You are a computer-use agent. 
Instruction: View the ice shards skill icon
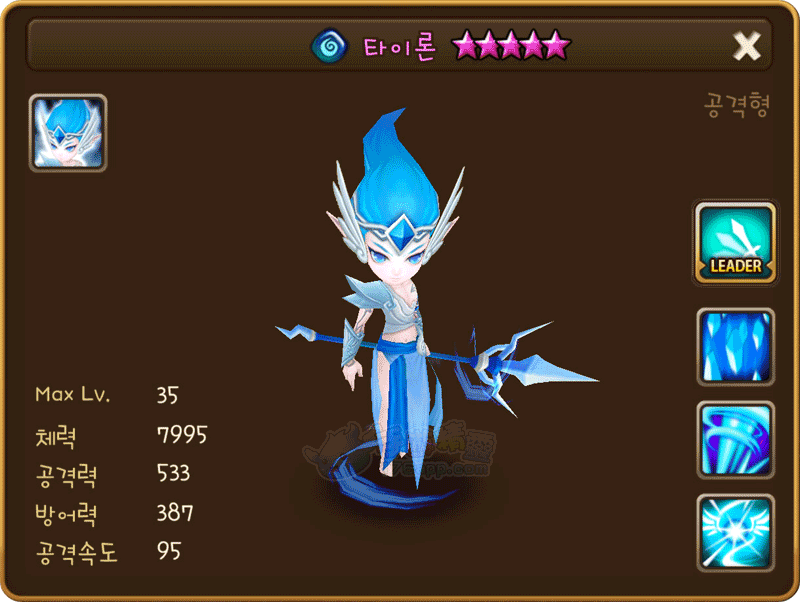pos(735,347)
